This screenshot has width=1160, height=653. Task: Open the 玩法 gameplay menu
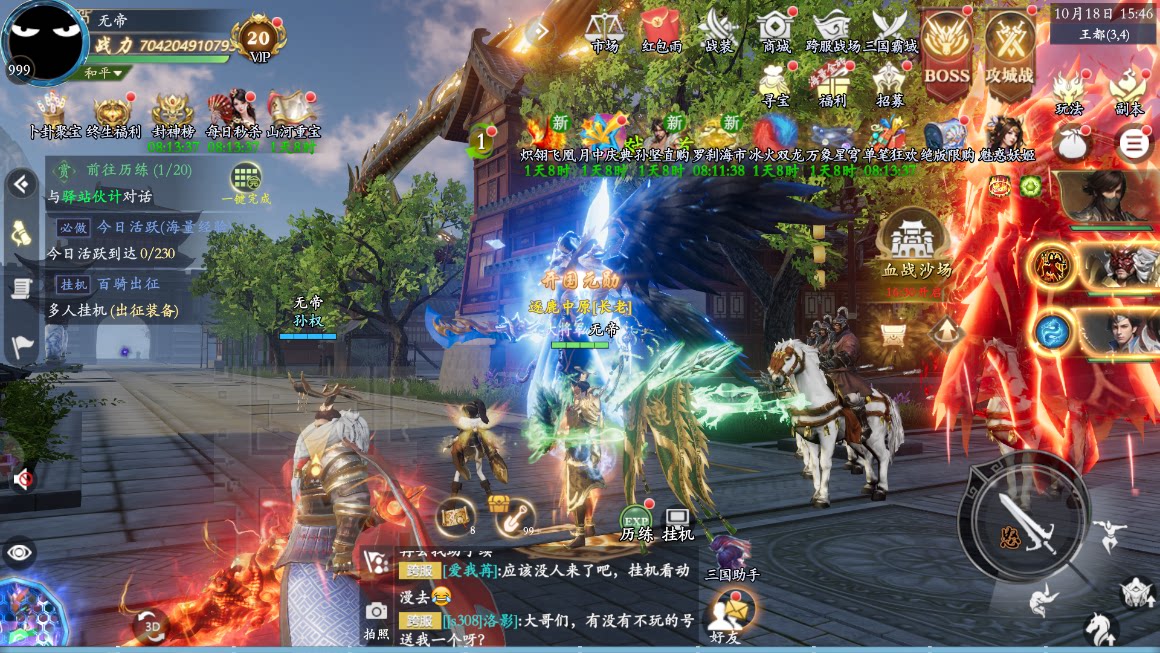pos(1069,91)
